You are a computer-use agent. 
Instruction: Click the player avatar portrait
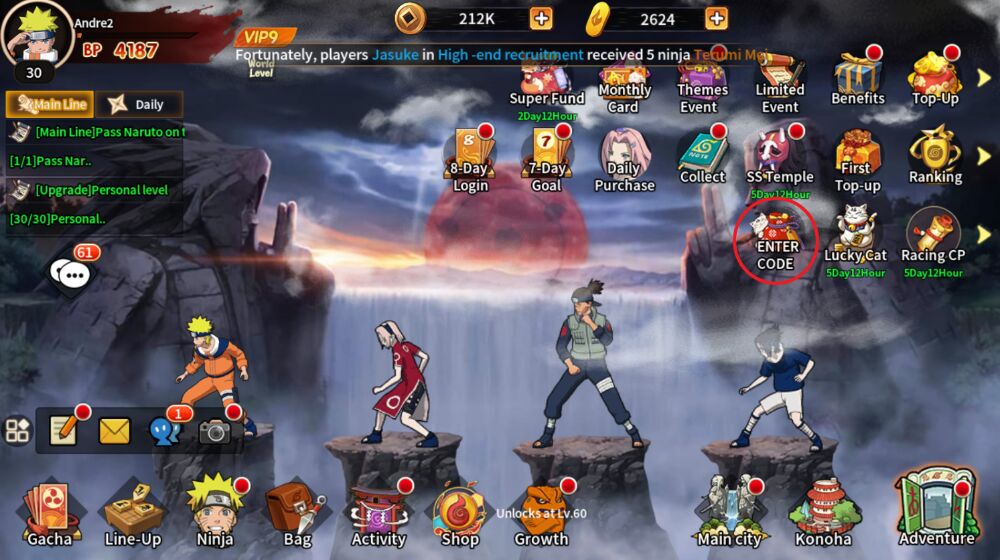[36, 34]
